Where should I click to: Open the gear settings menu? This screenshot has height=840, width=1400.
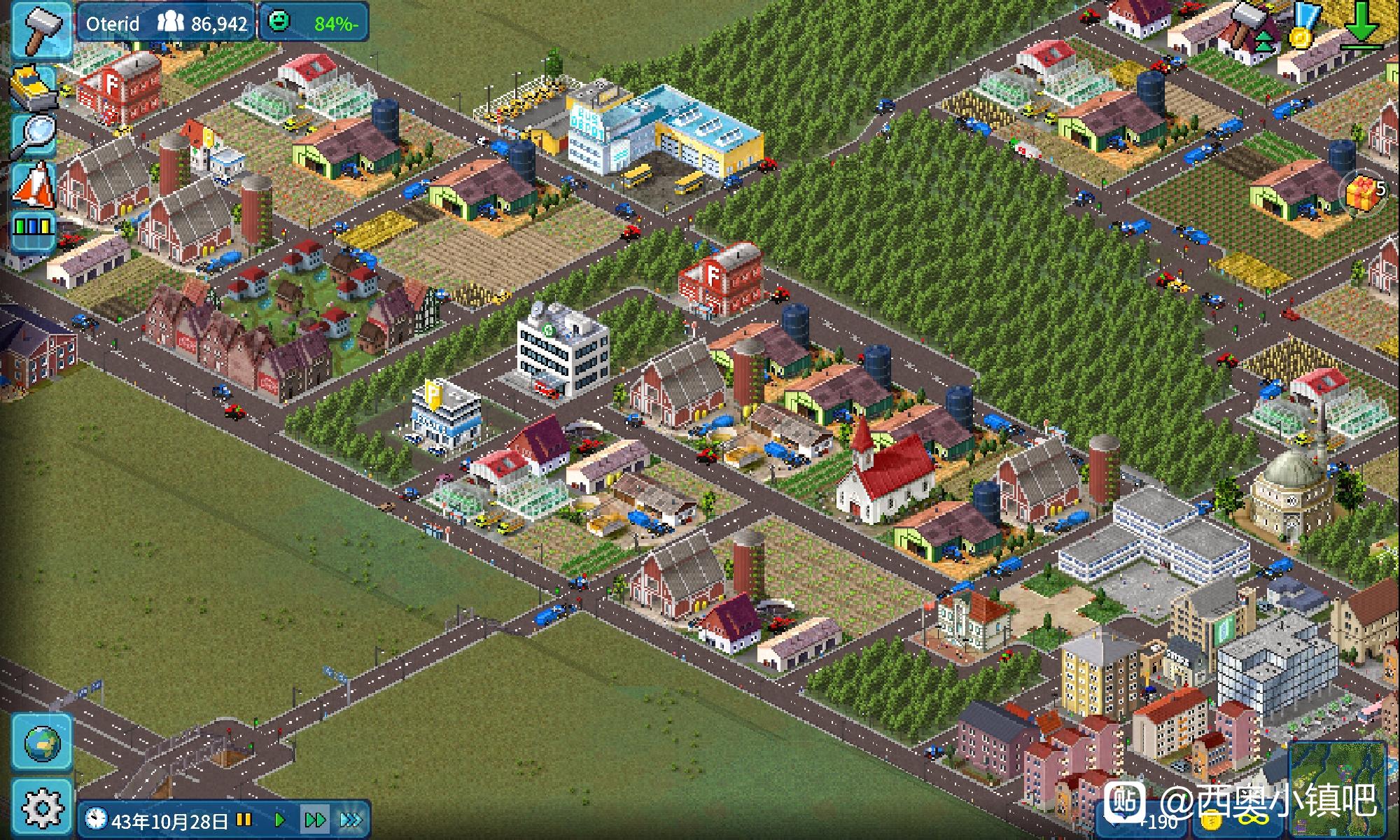pyautogui.click(x=42, y=807)
